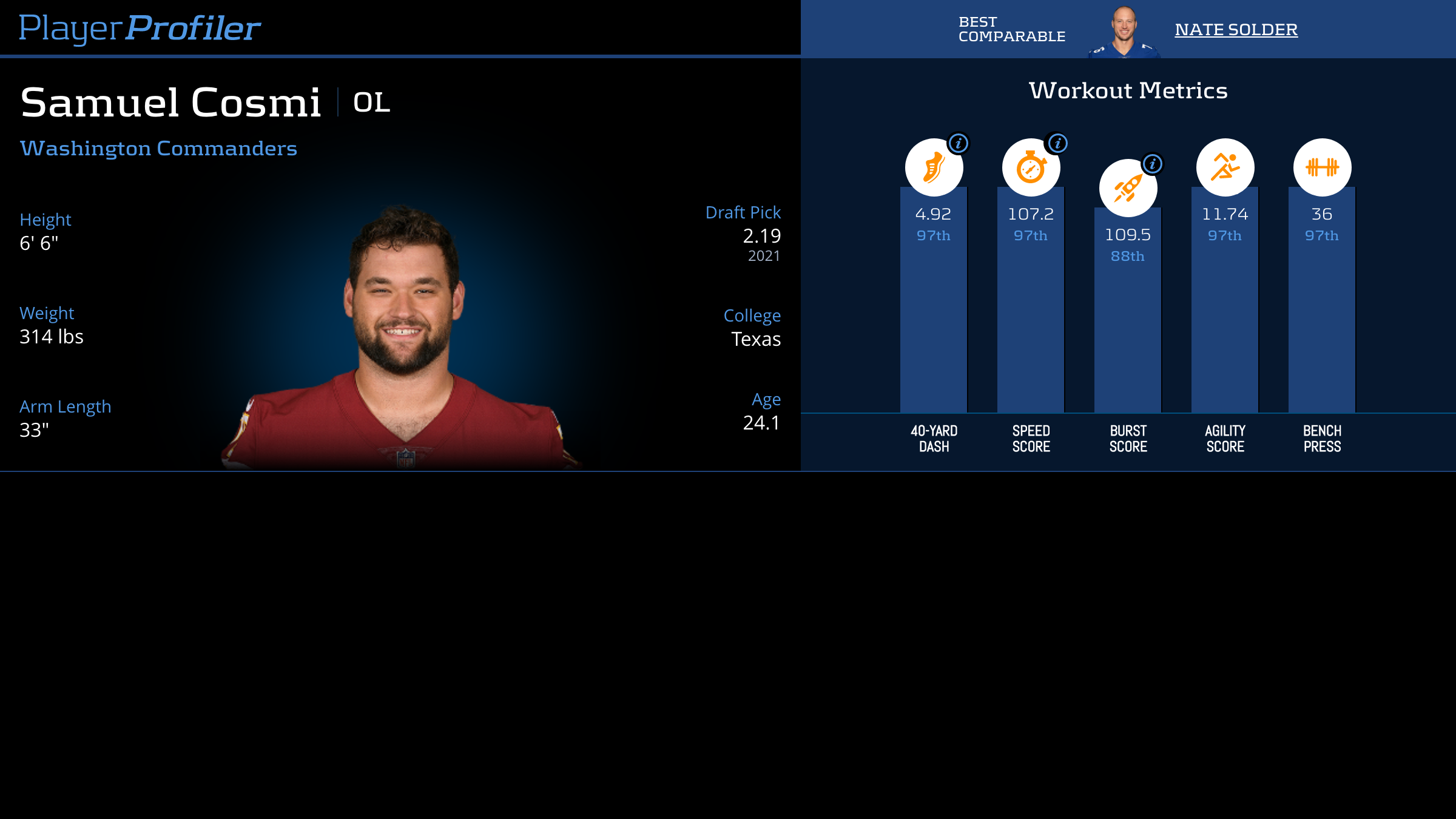The width and height of the screenshot is (1456, 819).
Task: Click the PlayerProfiler logo
Action: point(140,29)
